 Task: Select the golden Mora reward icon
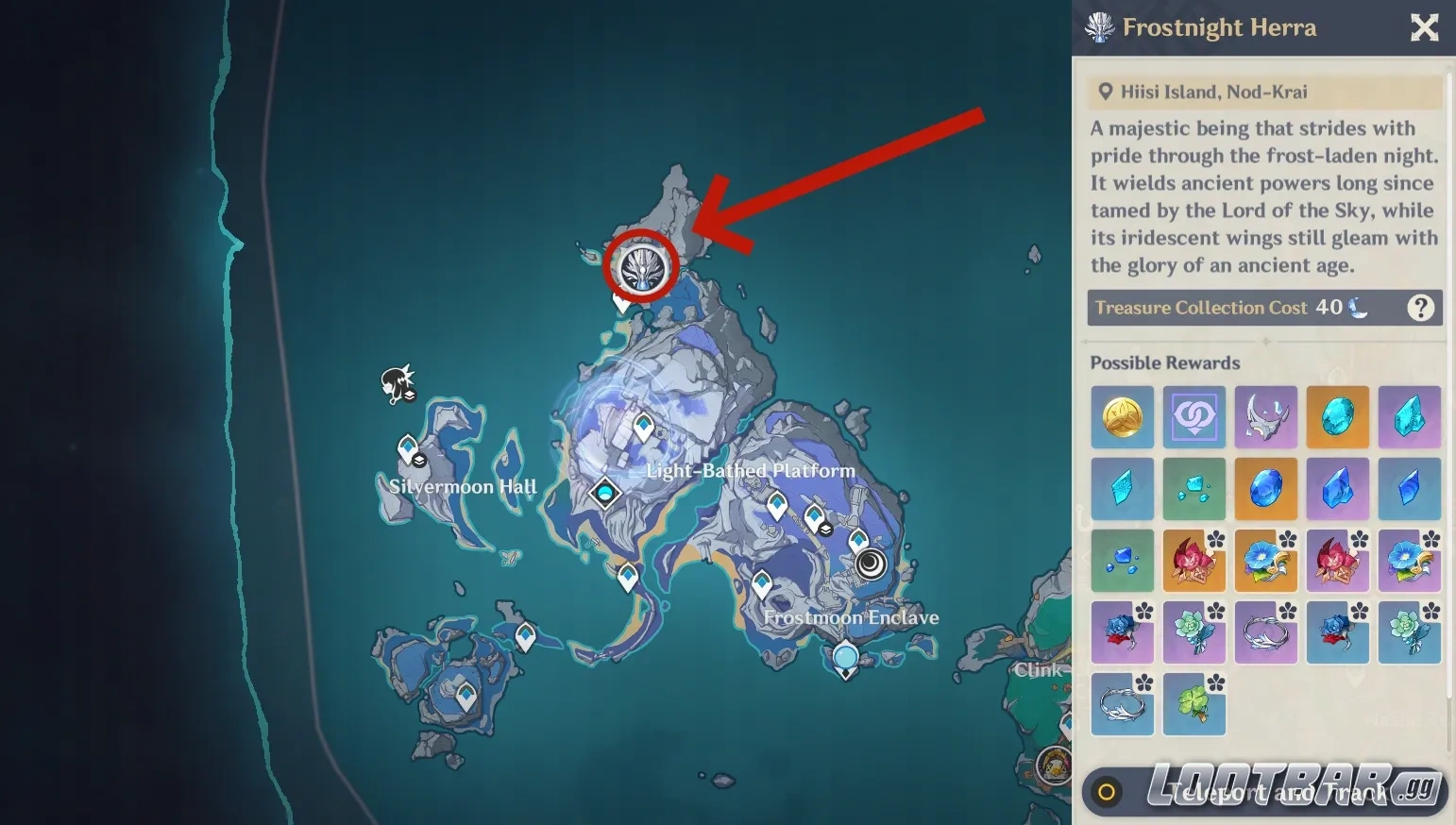(1123, 416)
